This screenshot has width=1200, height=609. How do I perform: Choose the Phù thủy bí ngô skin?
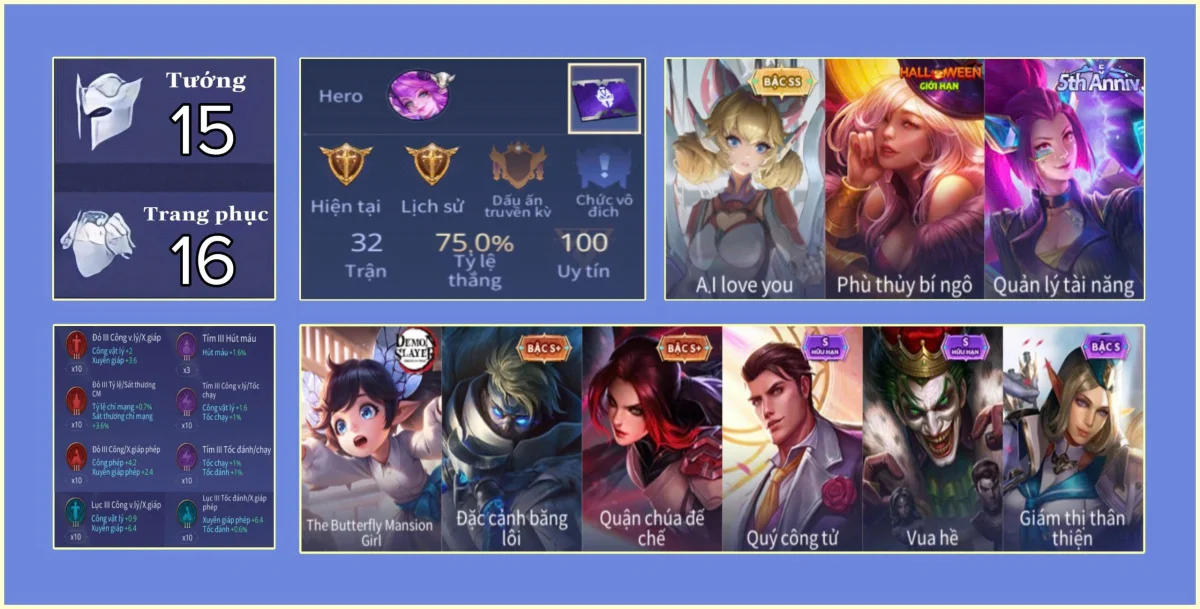tap(905, 180)
